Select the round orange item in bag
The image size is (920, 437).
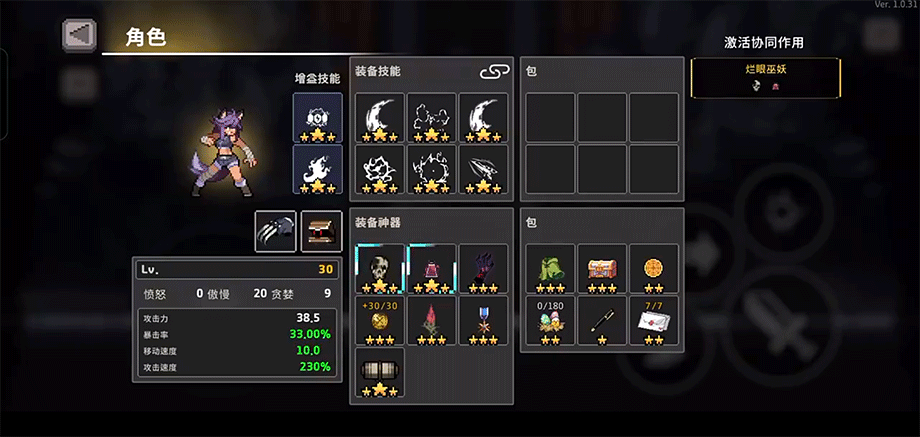(x=654, y=268)
